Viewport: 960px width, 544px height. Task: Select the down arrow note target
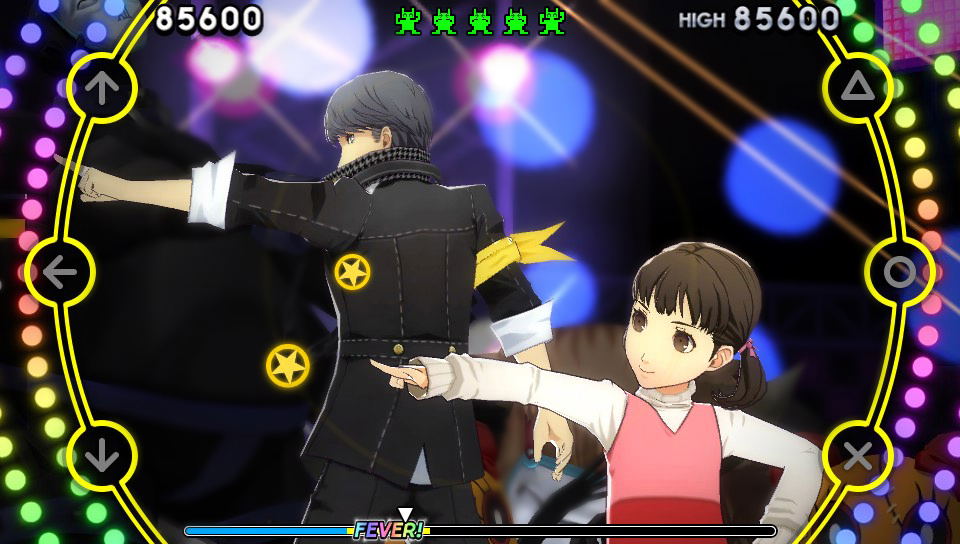tap(101, 456)
